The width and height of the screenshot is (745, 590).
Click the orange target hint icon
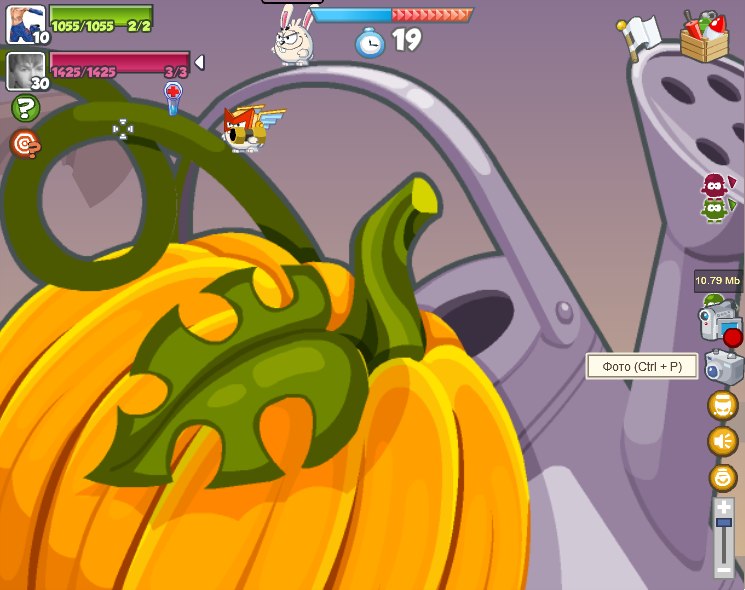click(x=25, y=144)
